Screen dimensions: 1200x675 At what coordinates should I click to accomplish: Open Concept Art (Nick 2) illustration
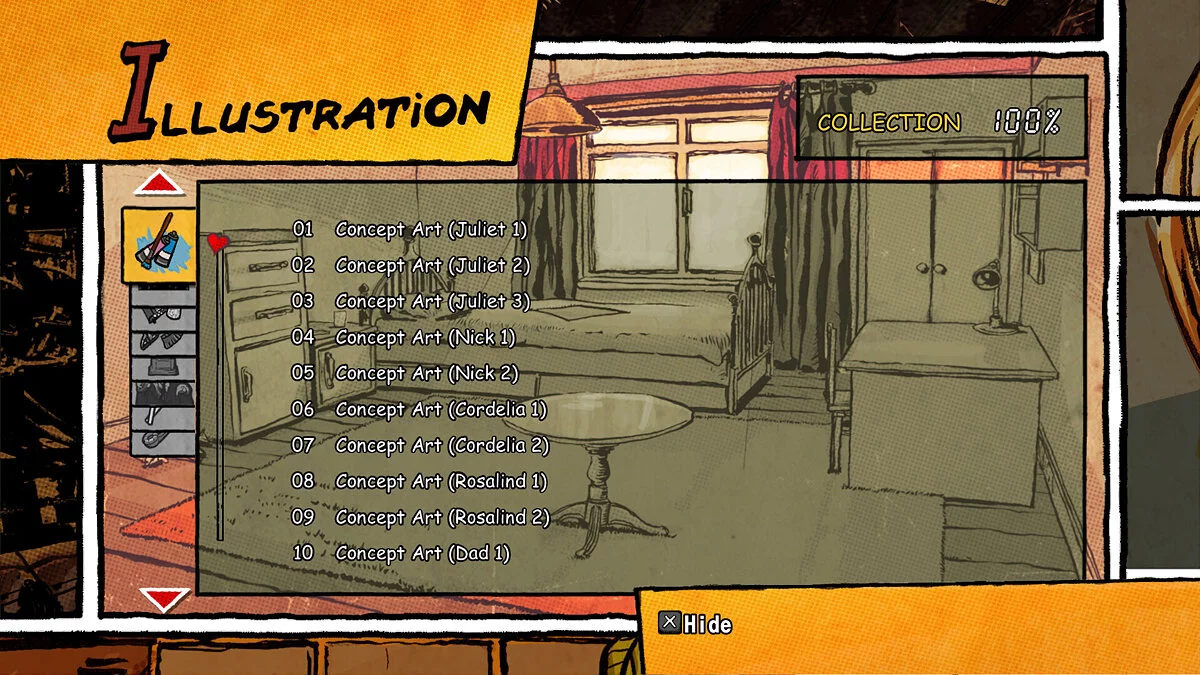click(426, 373)
